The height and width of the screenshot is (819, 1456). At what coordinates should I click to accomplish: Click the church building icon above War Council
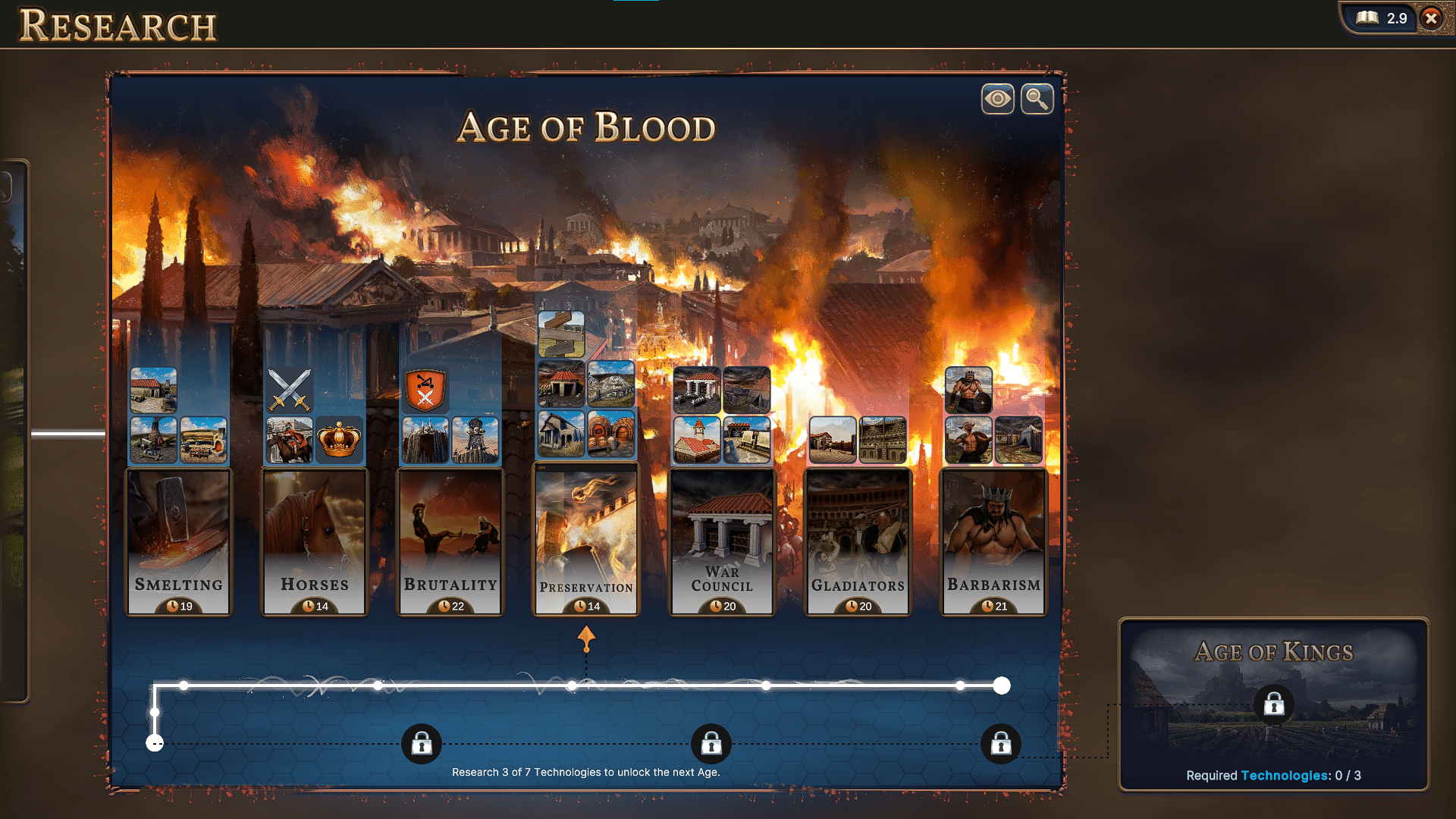click(698, 438)
